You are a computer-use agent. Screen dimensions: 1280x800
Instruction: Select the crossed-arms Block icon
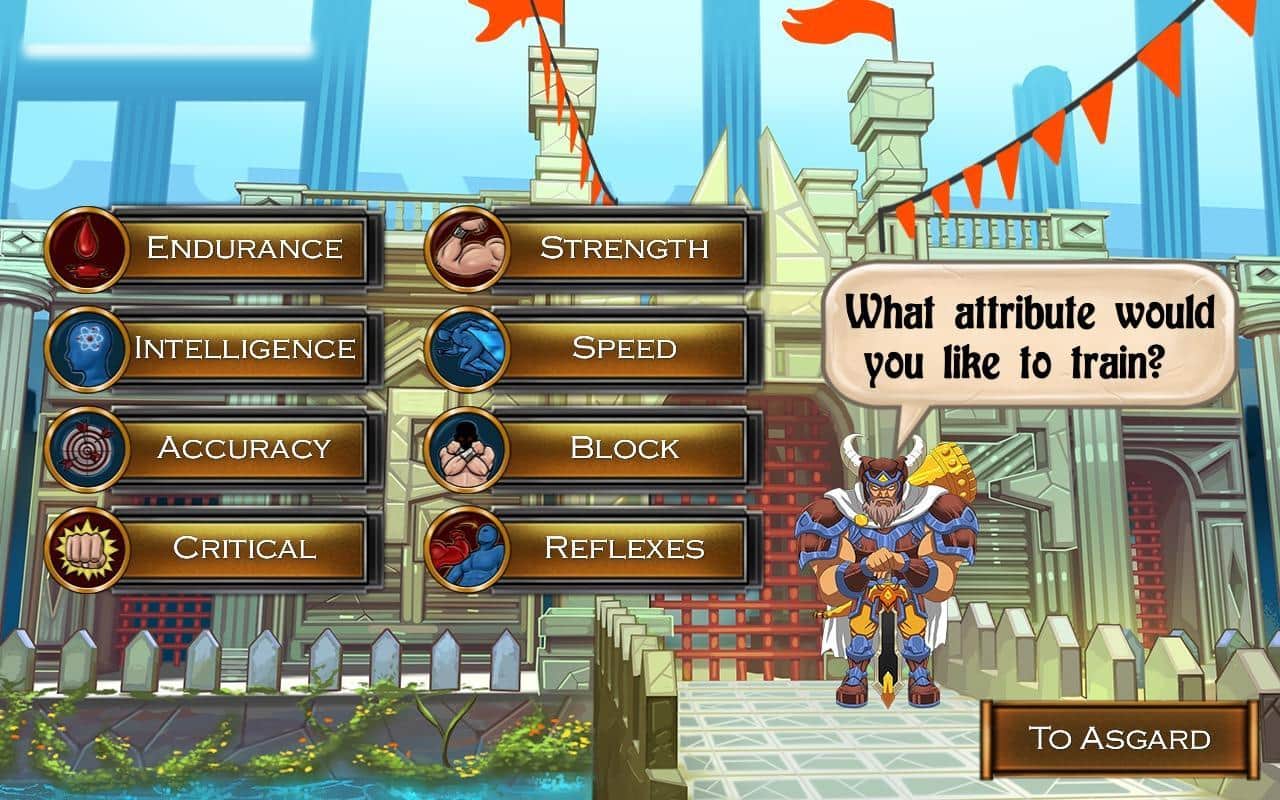click(x=467, y=449)
